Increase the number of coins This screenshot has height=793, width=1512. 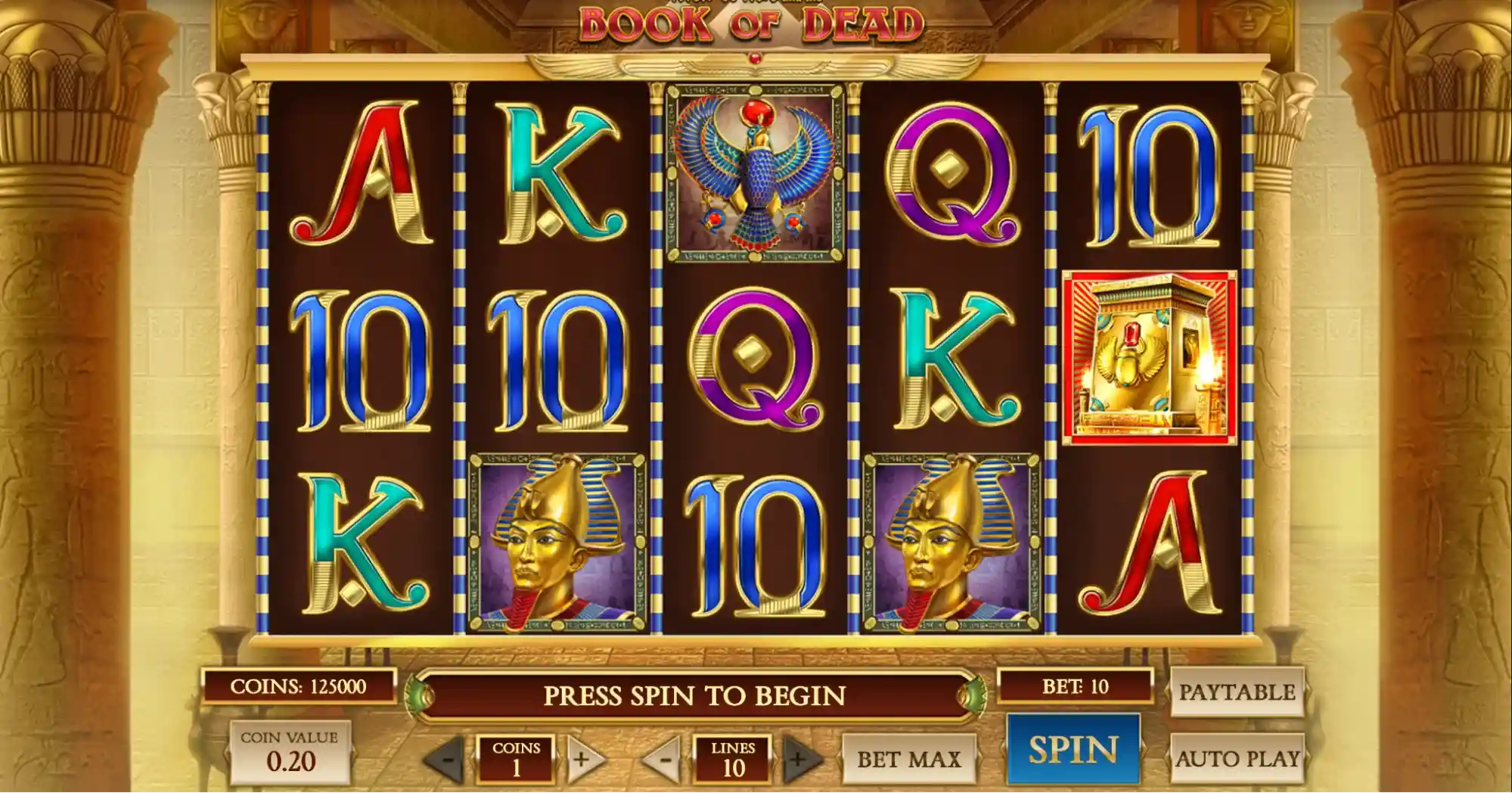(582, 759)
